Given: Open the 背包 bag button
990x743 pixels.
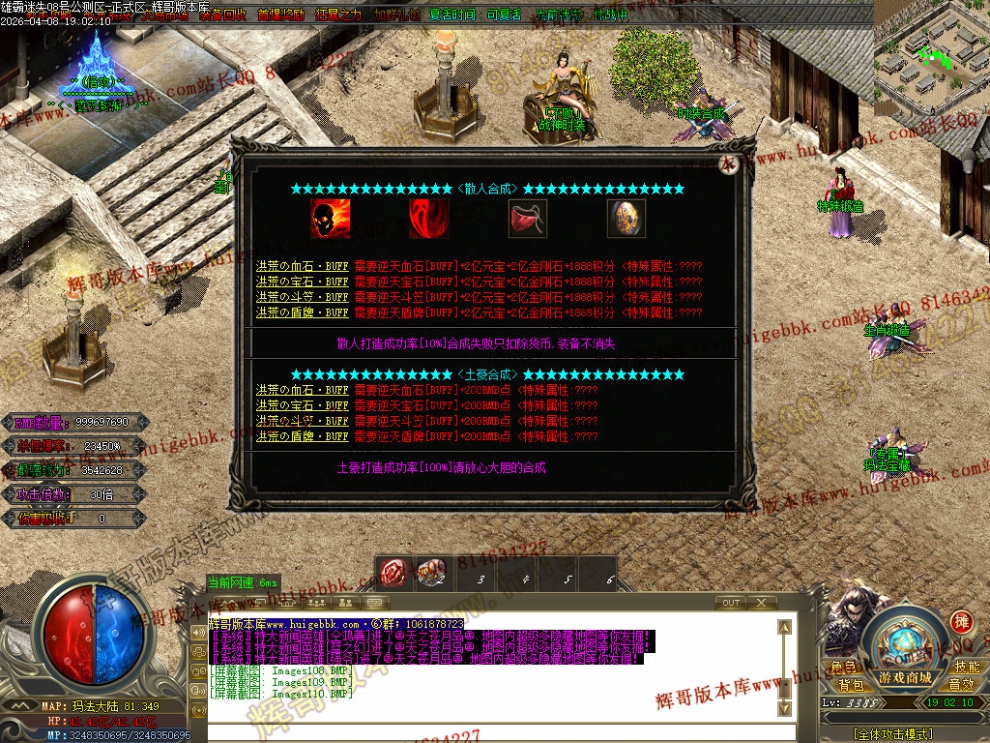Looking at the screenshot, I should point(851,685).
